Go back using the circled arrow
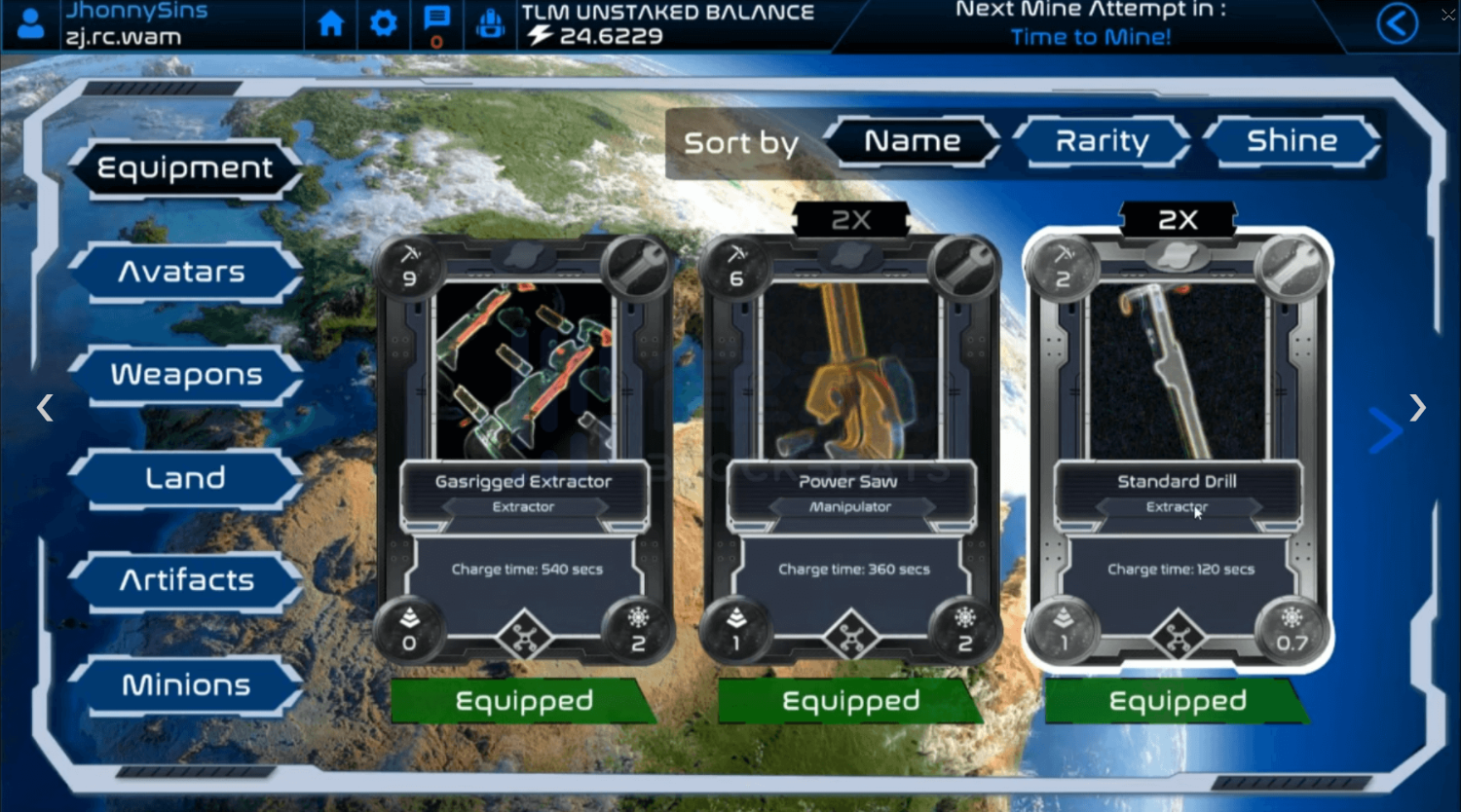Viewport: 1461px width, 812px height. click(x=1397, y=23)
